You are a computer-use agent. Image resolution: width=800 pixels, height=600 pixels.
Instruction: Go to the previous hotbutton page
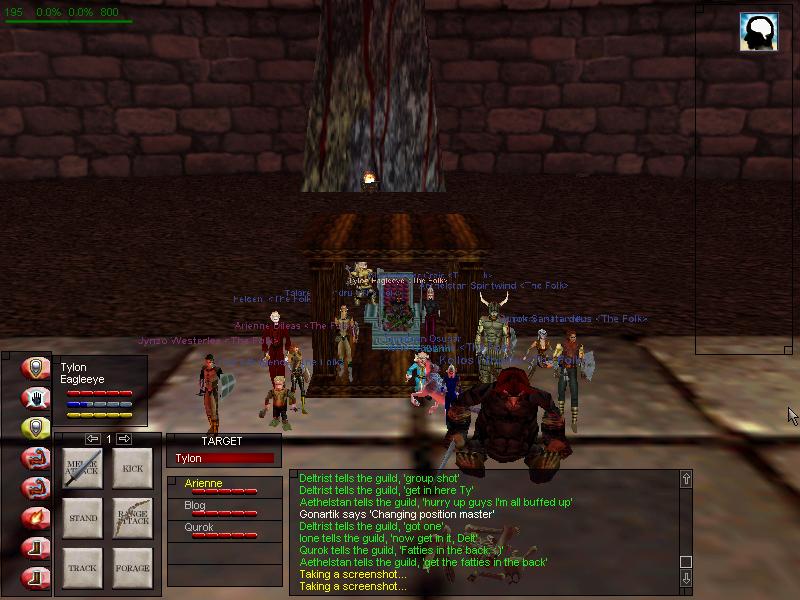[92, 439]
